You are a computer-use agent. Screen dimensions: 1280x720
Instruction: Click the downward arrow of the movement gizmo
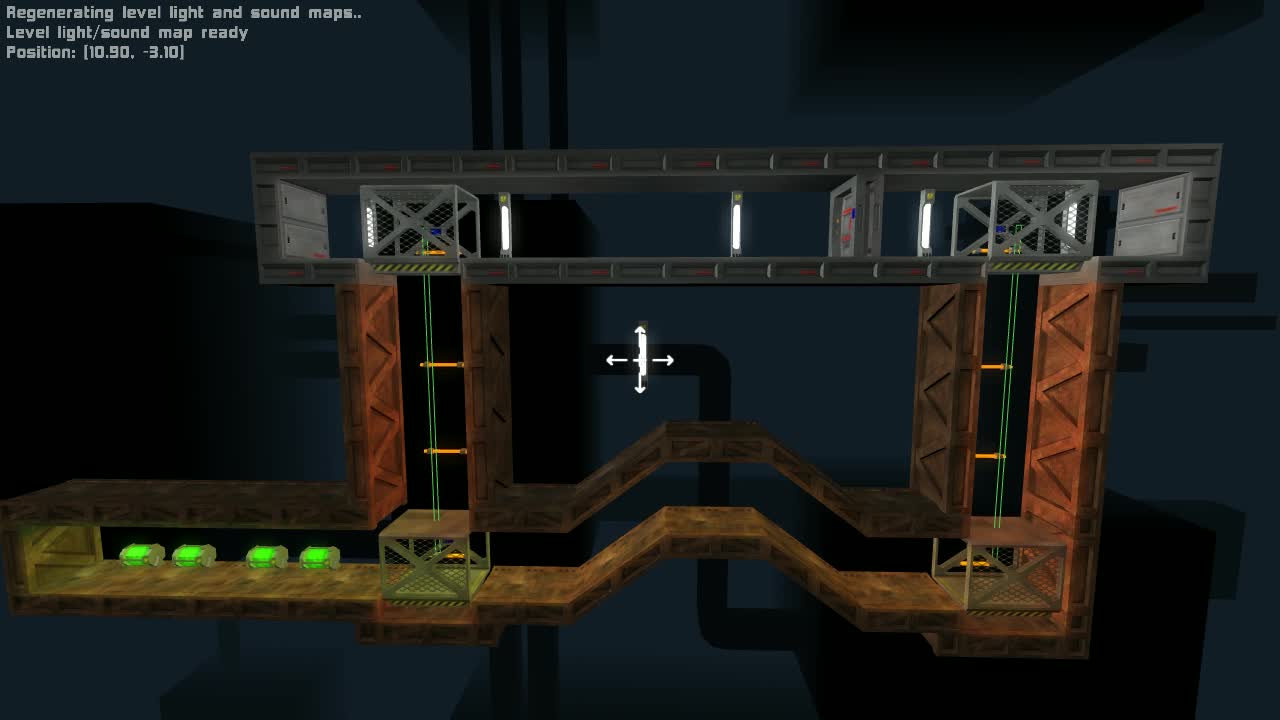point(640,392)
